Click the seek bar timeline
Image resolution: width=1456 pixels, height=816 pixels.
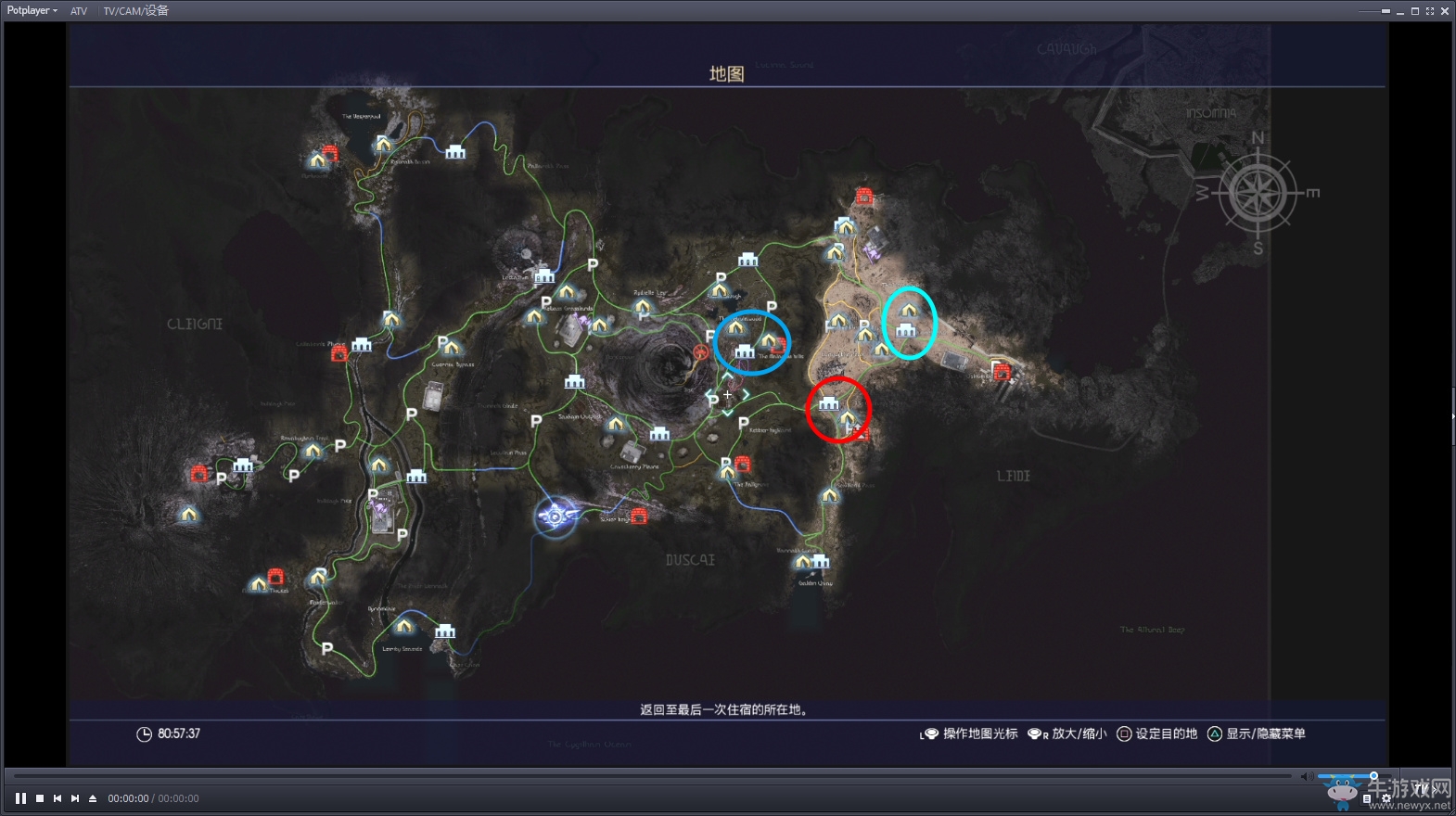(x=649, y=777)
